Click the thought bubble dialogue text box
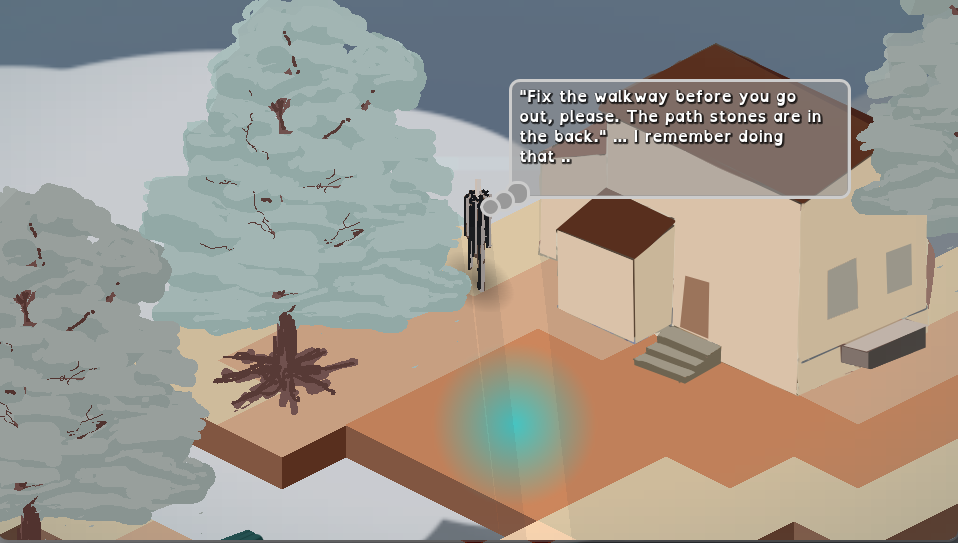The height and width of the screenshot is (543, 958). click(679, 138)
